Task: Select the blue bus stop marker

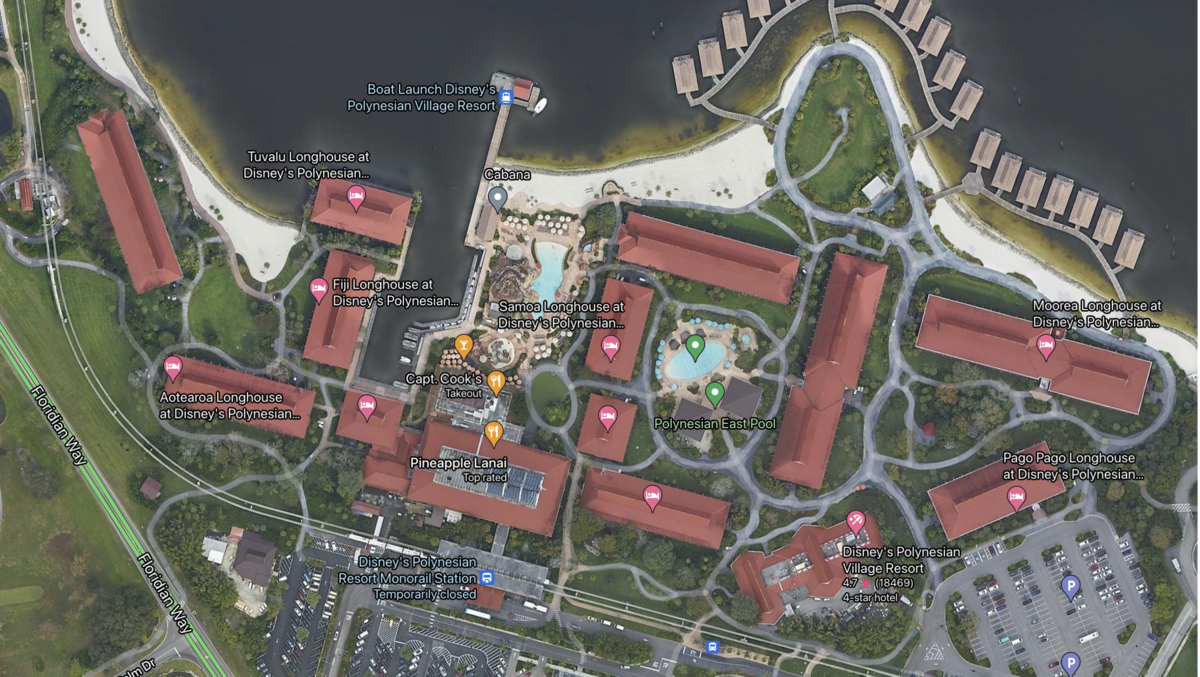Action: pyautogui.click(x=711, y=647)
